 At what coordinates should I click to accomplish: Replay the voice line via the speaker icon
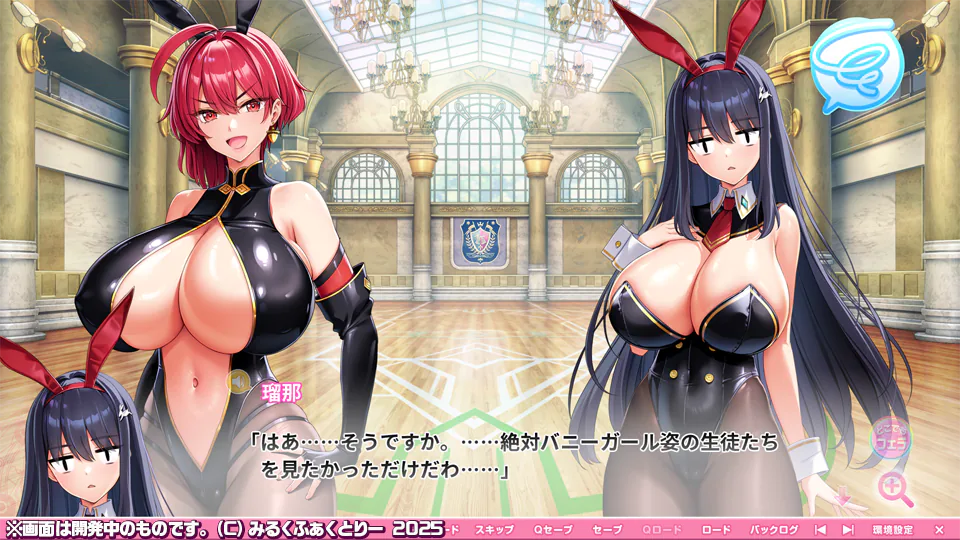click(238, 380)
